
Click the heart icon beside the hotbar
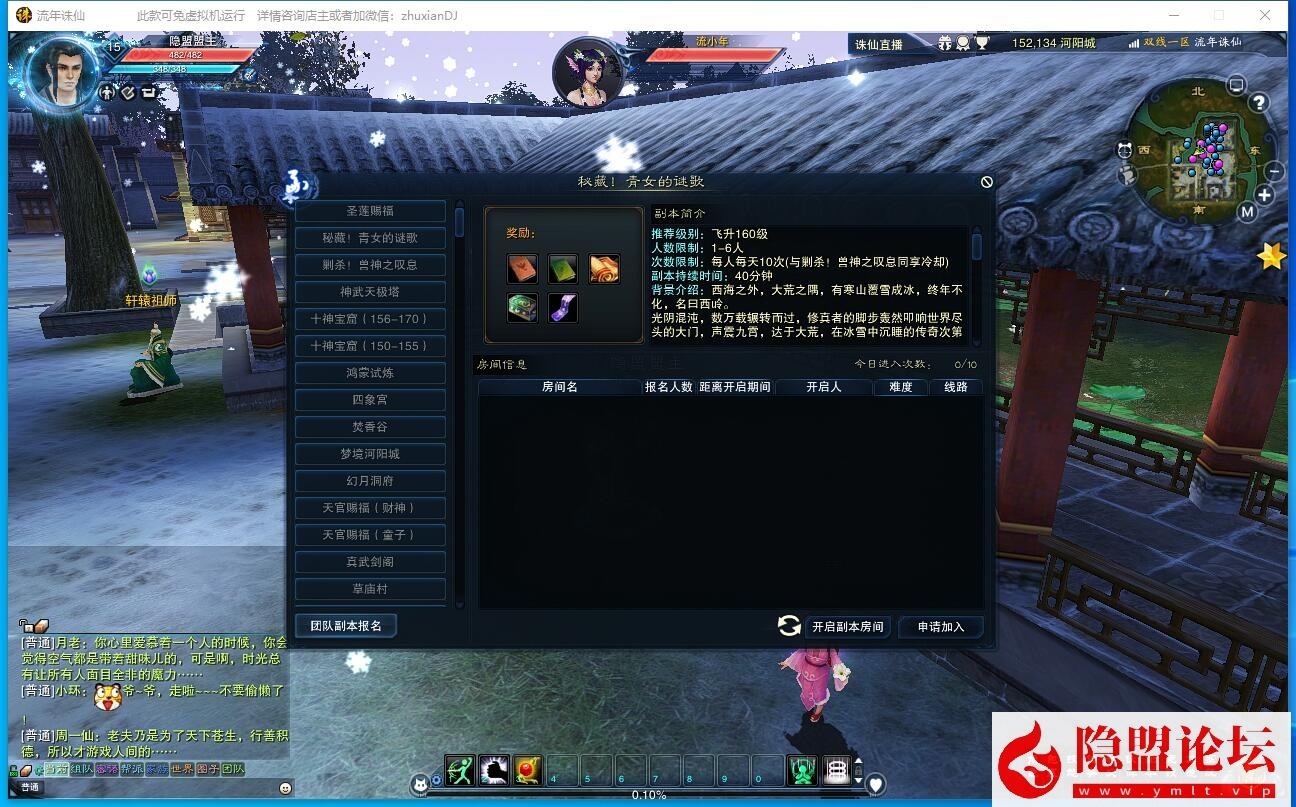tap(875, 782)
